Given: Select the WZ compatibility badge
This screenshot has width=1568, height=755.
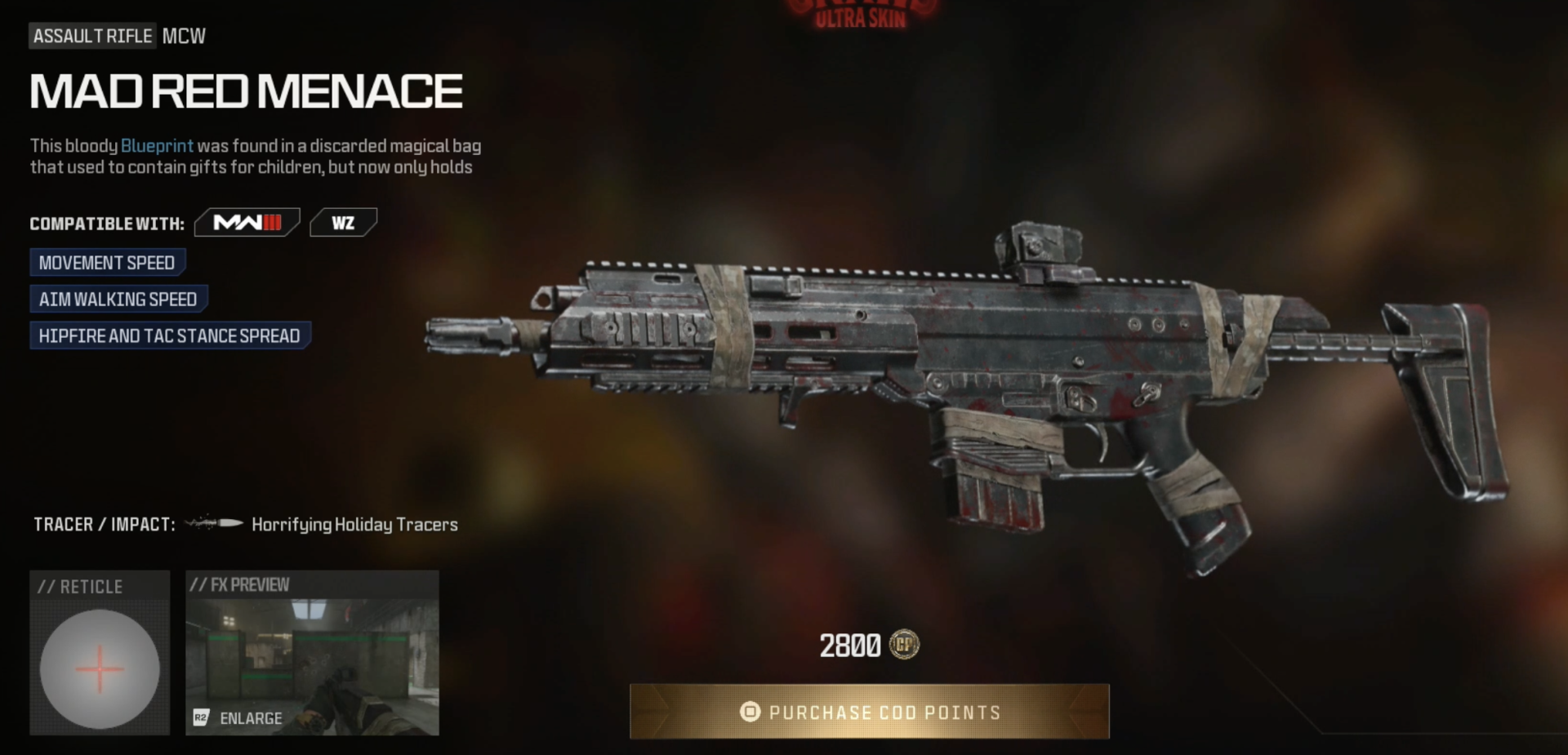Looking at the screenshot, I should [343, 221].
